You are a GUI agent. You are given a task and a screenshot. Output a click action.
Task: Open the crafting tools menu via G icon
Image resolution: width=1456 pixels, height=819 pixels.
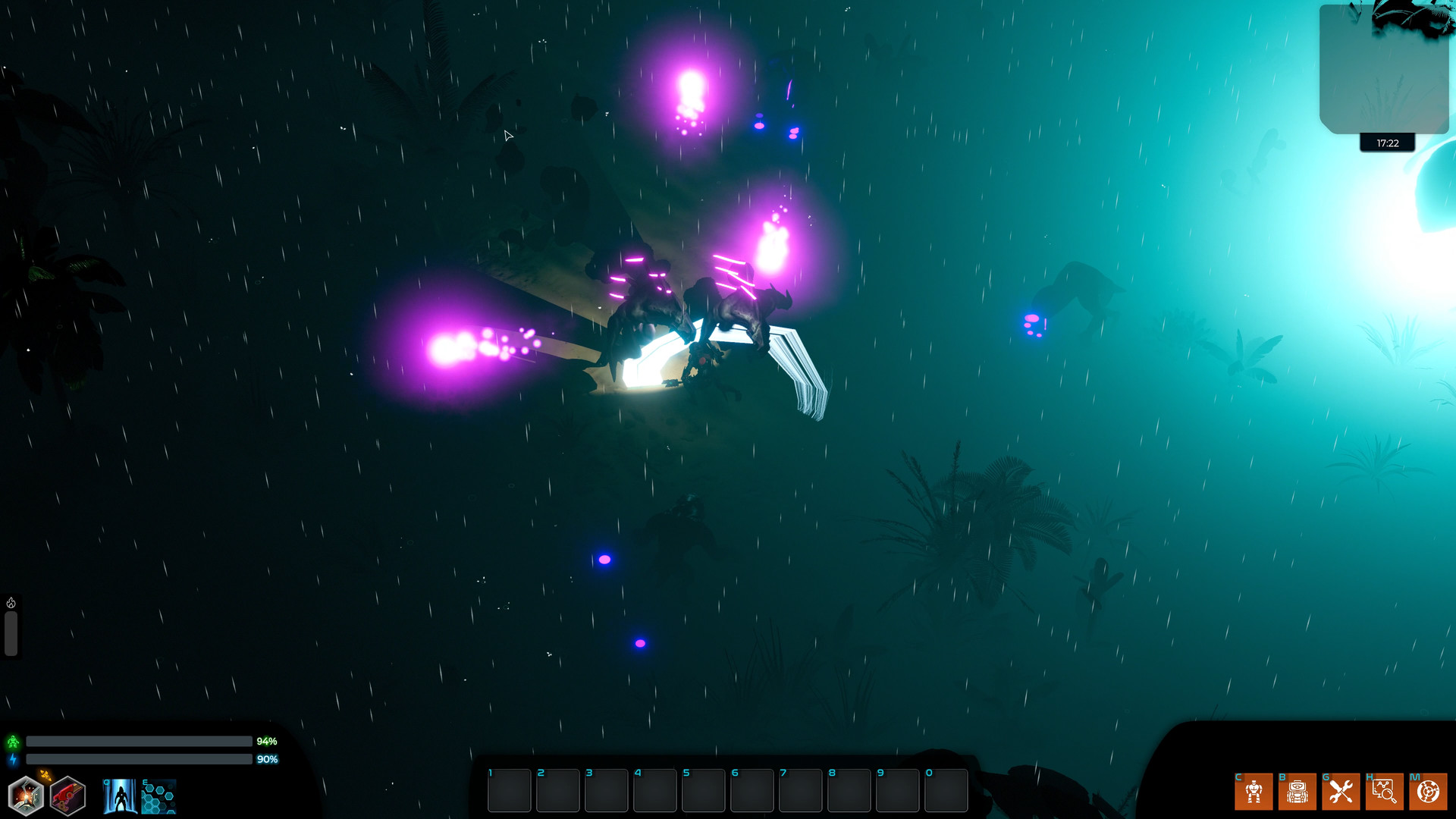1341,792
